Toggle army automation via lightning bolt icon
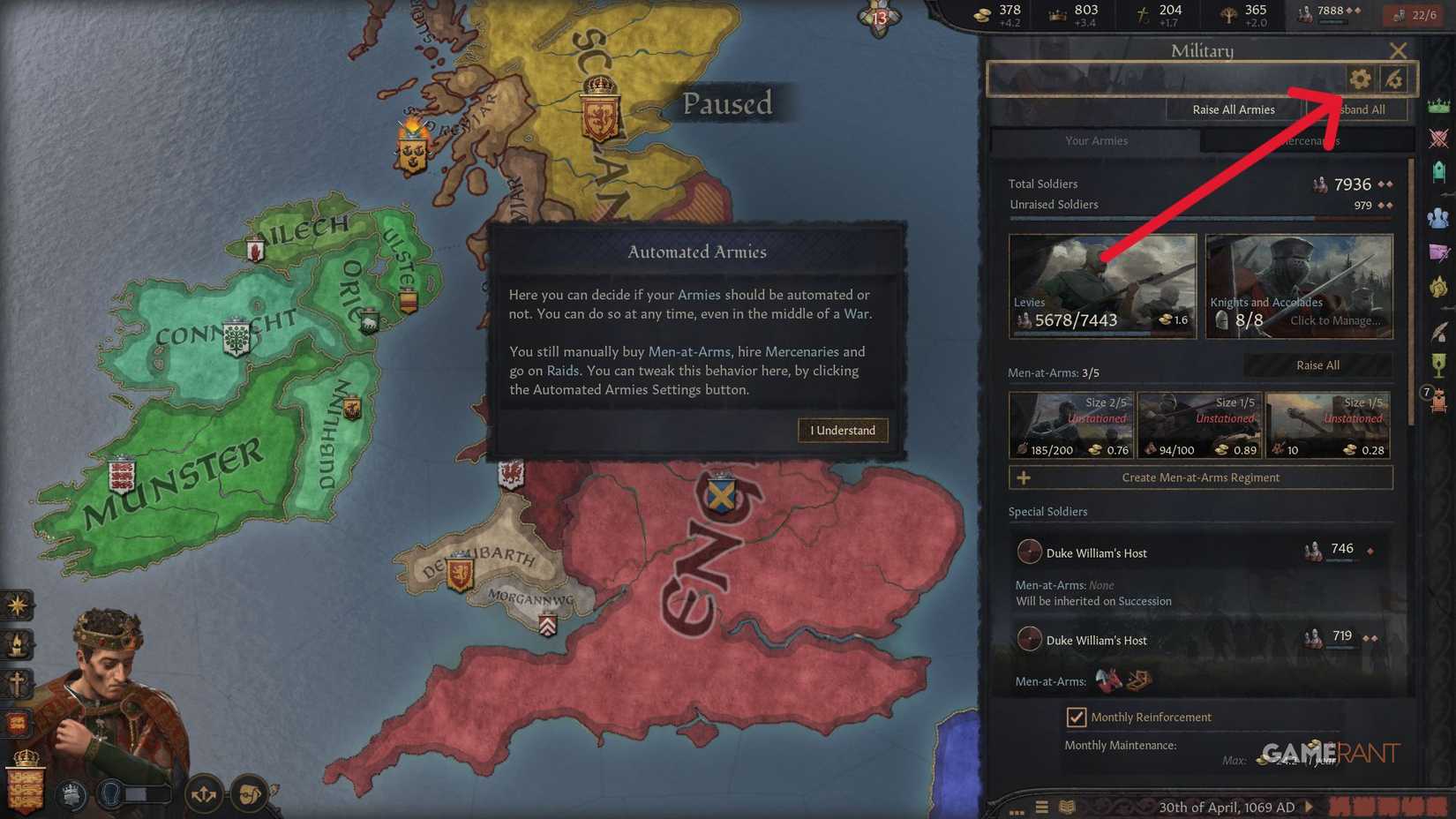This screenshot has width=1456, height=819. 1392,79
